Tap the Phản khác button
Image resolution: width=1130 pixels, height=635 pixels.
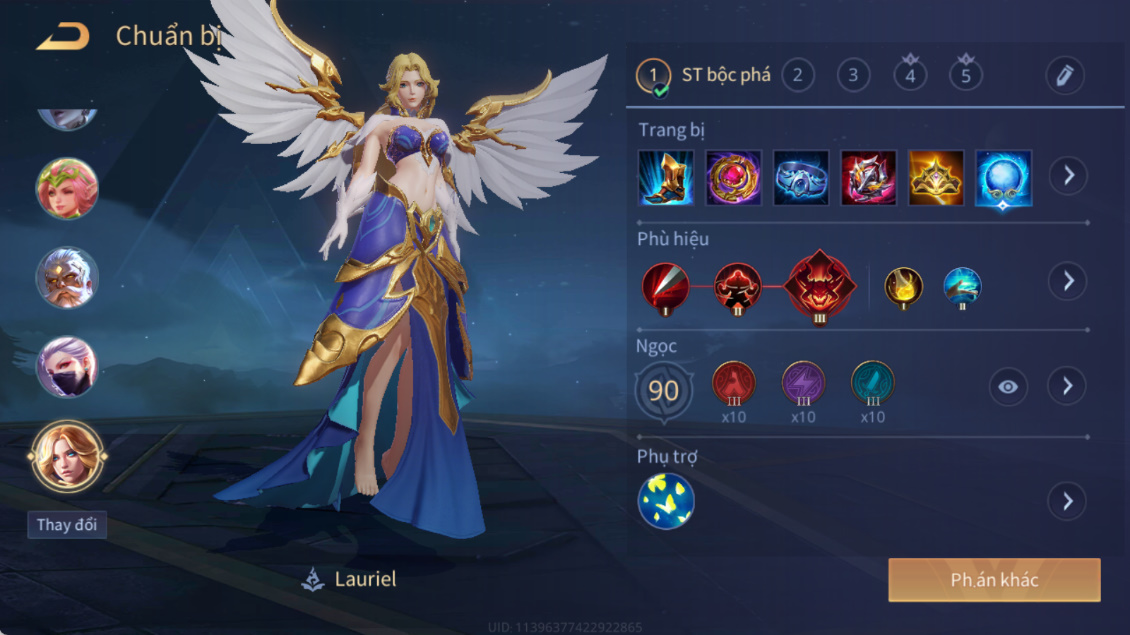994,580
